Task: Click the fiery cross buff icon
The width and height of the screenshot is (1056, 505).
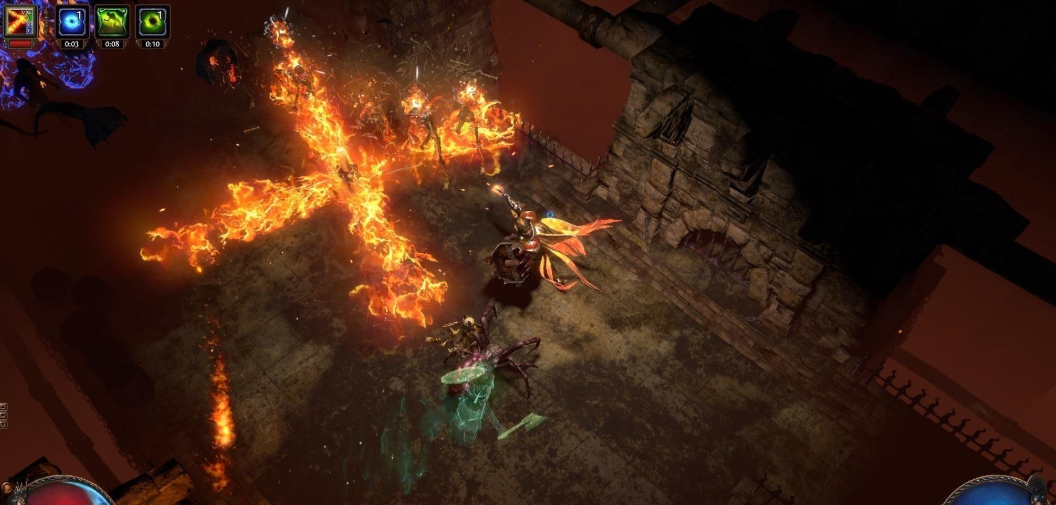Action: [21, 21]
